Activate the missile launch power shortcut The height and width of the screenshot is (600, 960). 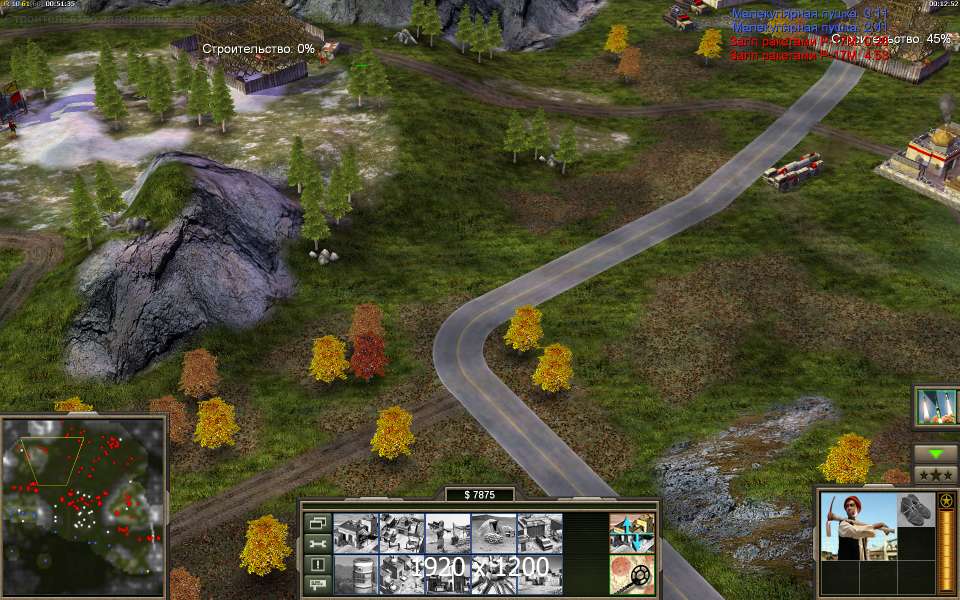tap(936, 406)
